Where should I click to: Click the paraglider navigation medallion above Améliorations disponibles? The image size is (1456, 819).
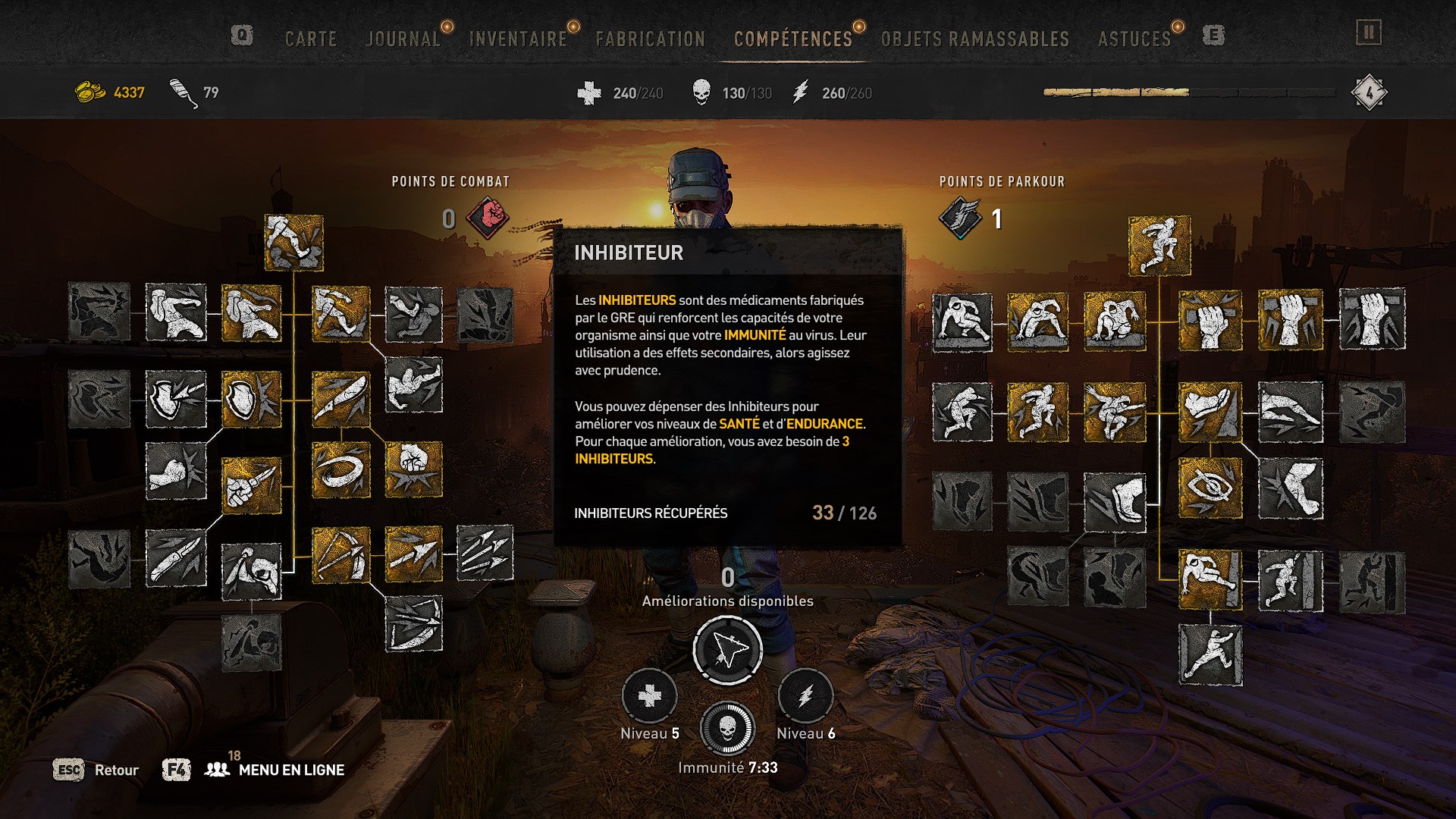coord(727,648)
